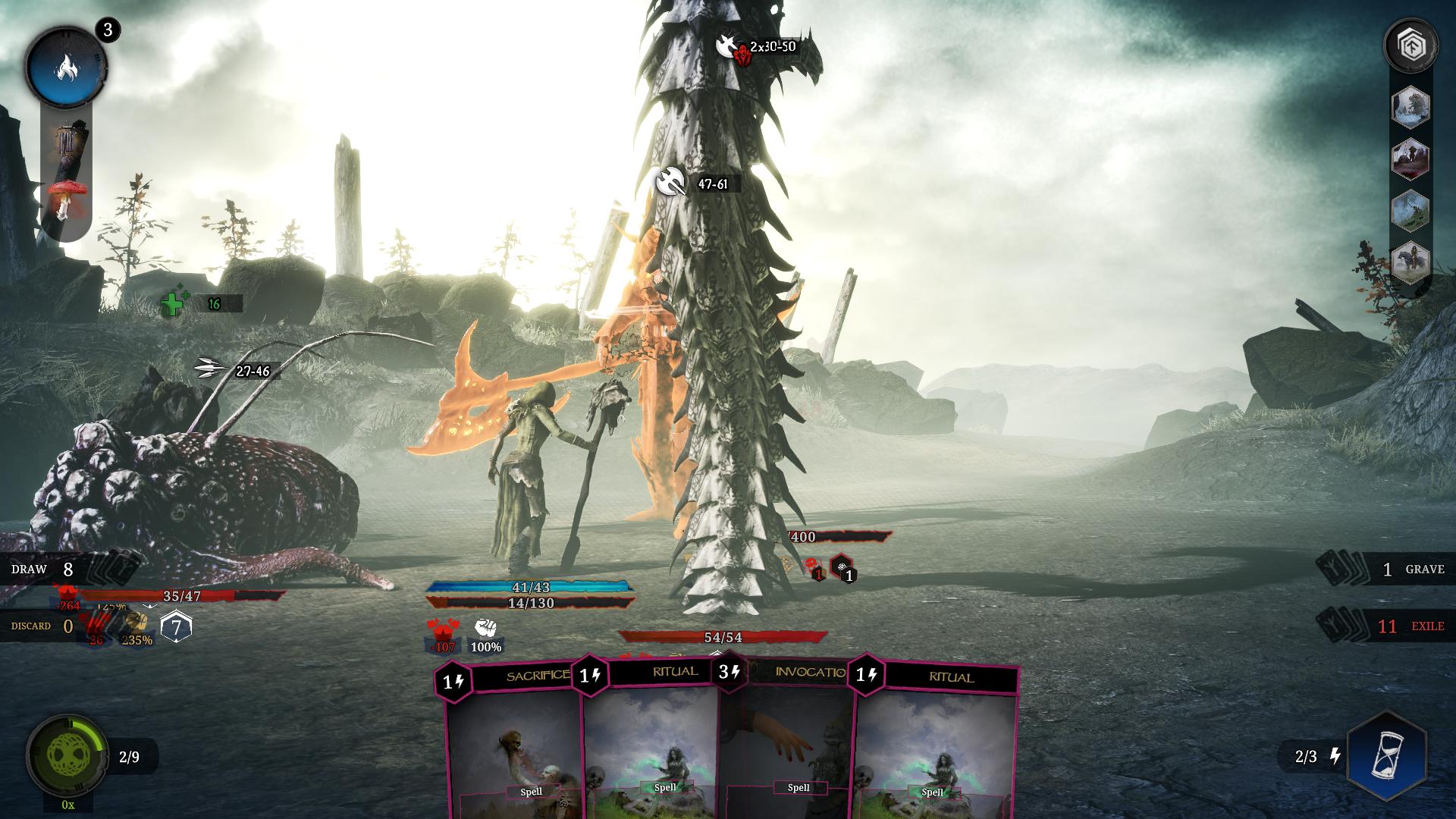Screen dimensions: 1456x819
Task: Select the topmost hexagonal encounter portrait
Action: point(1412,106)
